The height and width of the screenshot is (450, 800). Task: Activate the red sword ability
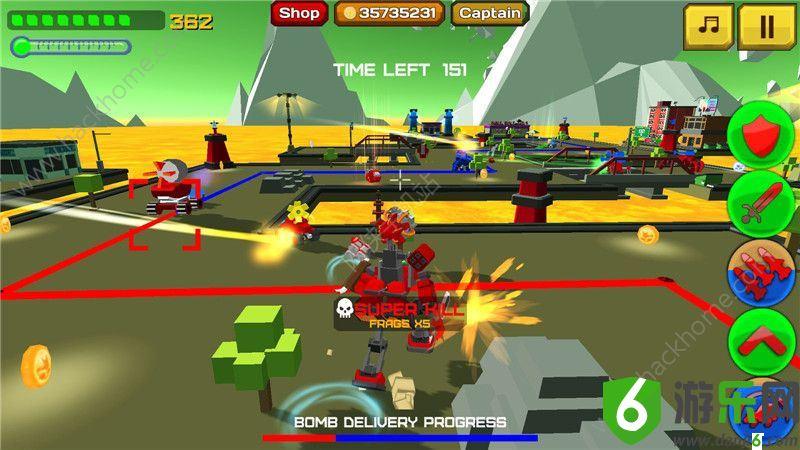[761, 203]
